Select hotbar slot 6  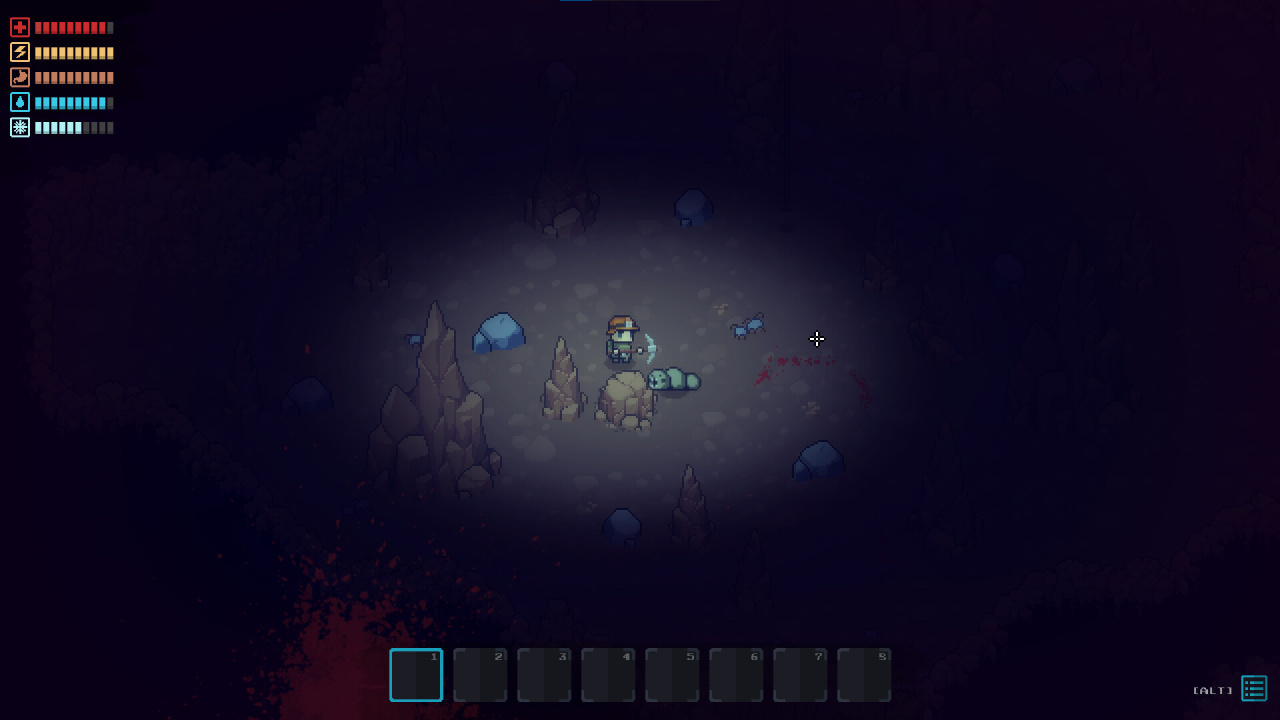736,675
